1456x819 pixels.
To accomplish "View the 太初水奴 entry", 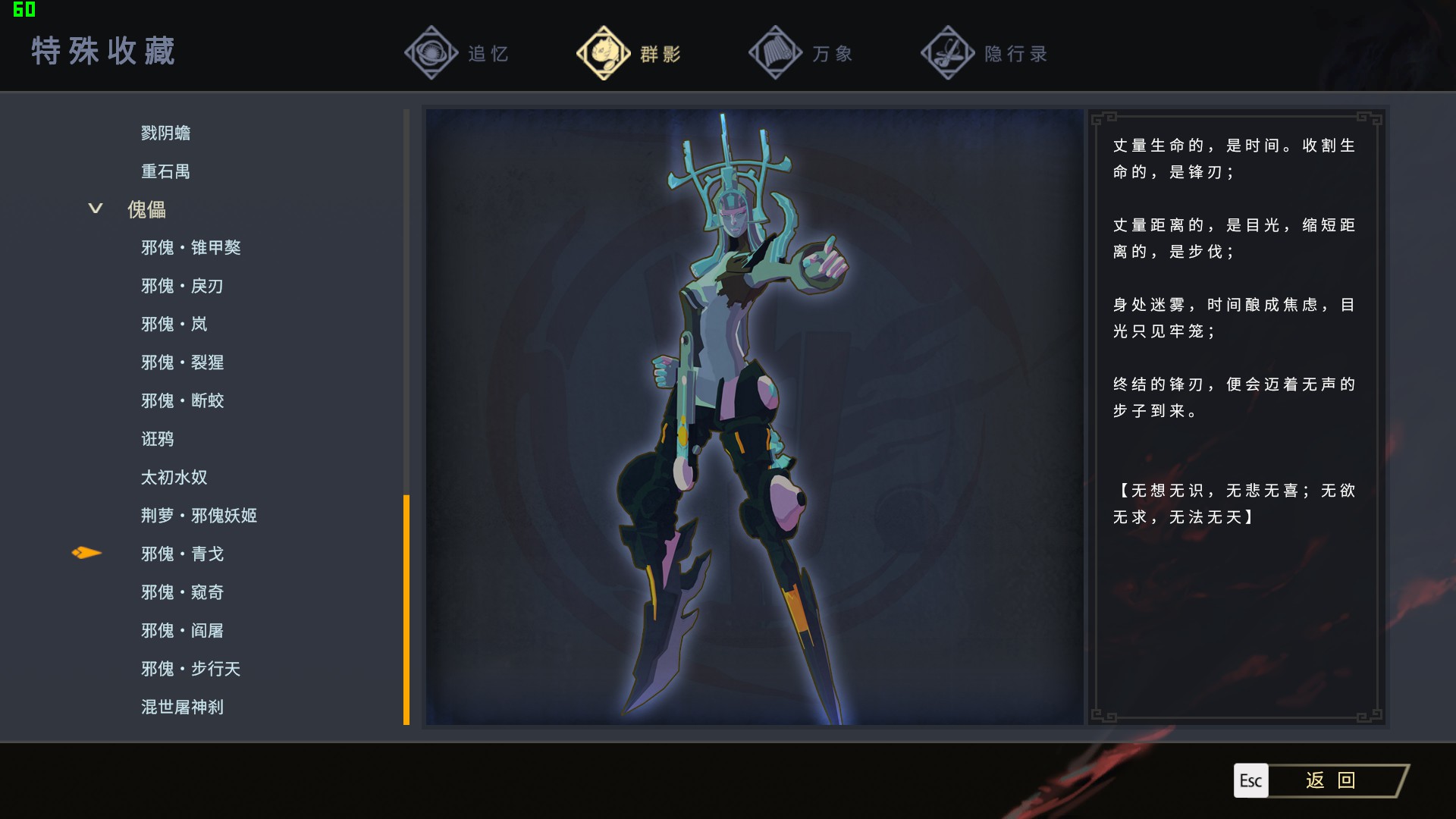I will tap(174, 477).
